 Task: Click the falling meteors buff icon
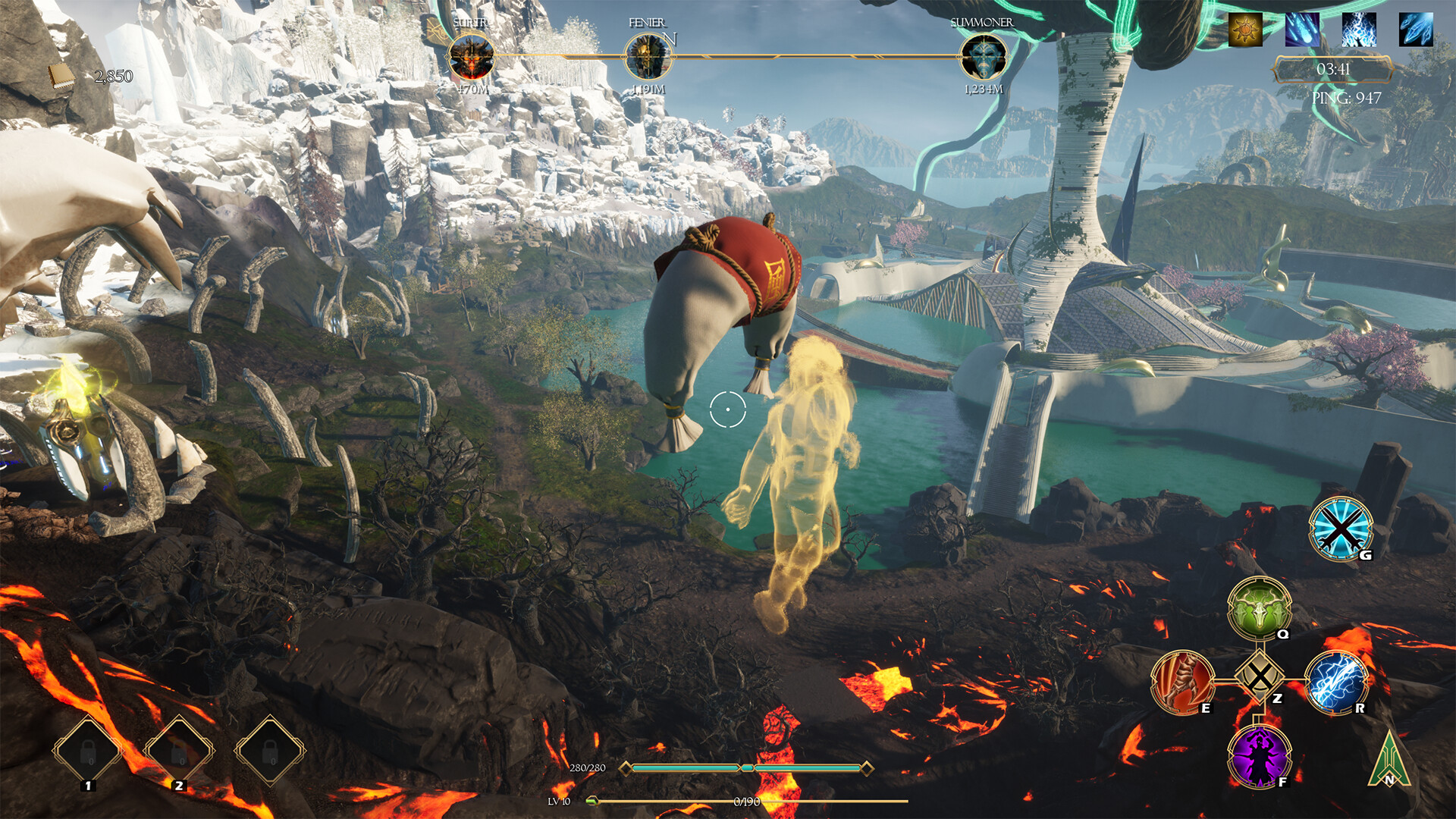click(x=1302, y=30)
